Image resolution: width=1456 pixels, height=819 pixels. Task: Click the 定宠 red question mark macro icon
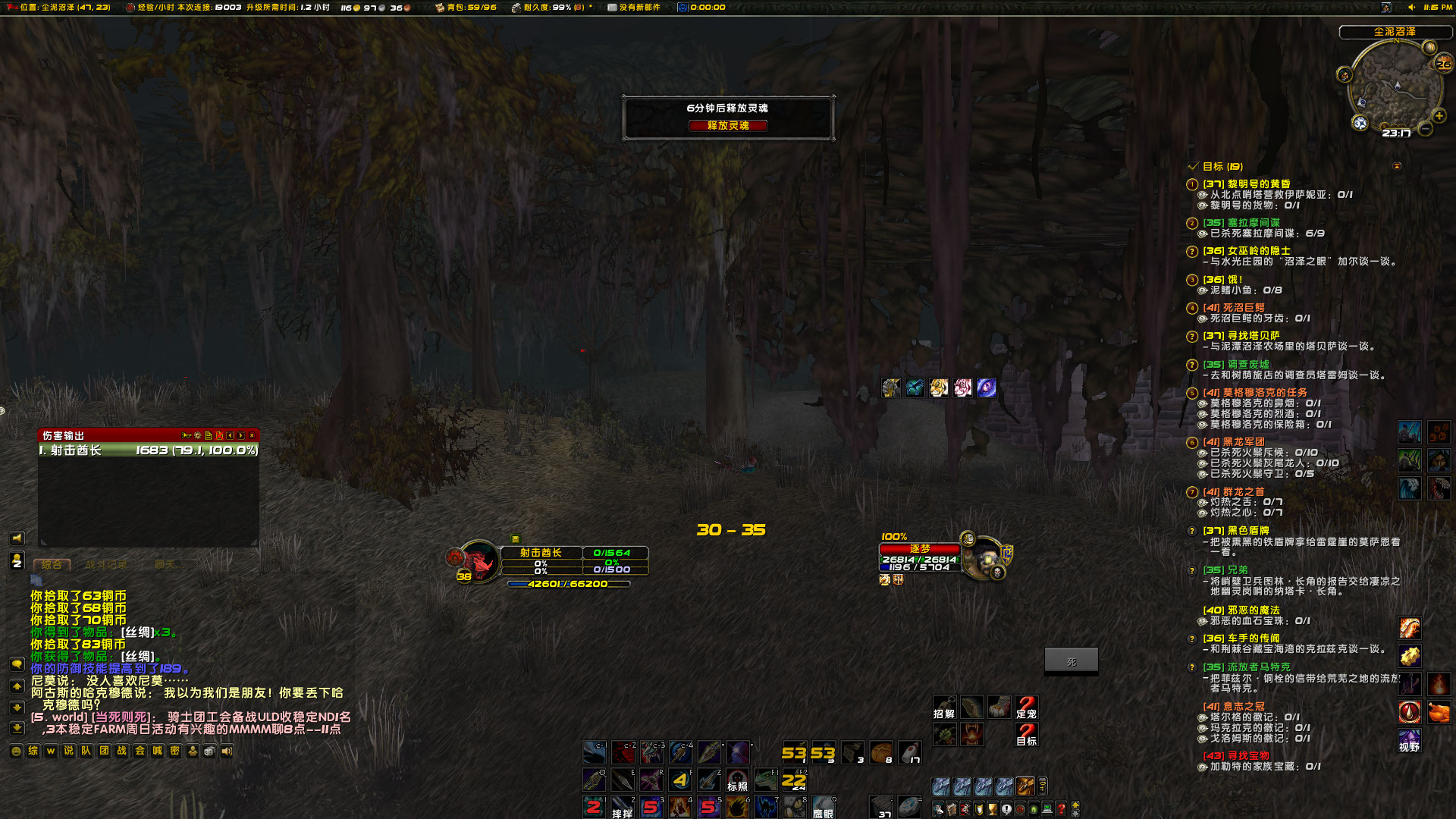click(x=1027, y=705)
